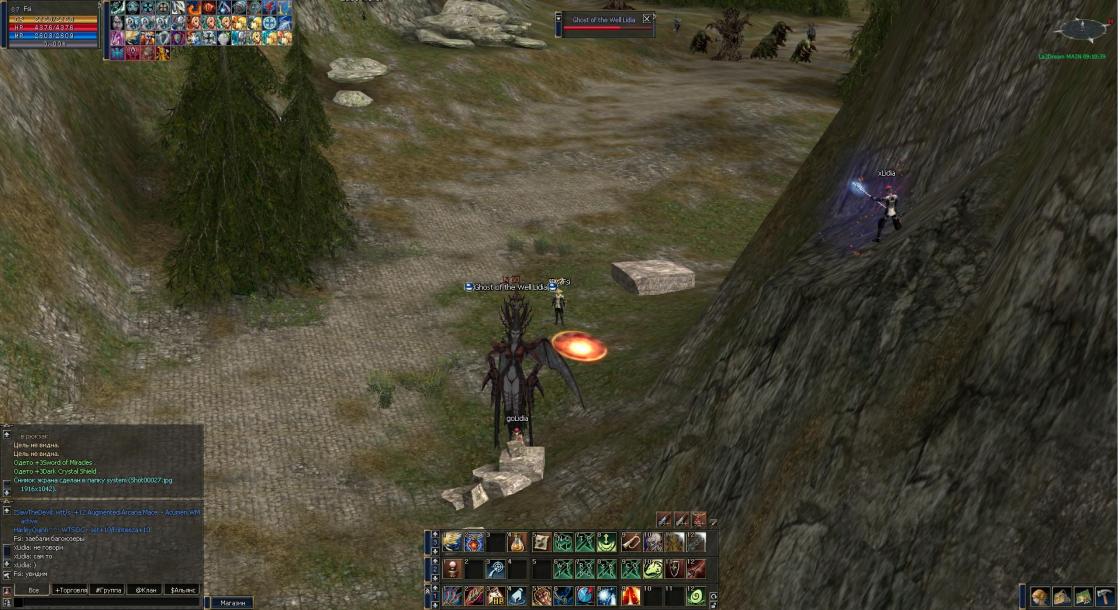Close the Ghost of the Well Lidia target window
Image resolution: width=1120 pixels, height=610 pixels.
(x=647, y=19)
